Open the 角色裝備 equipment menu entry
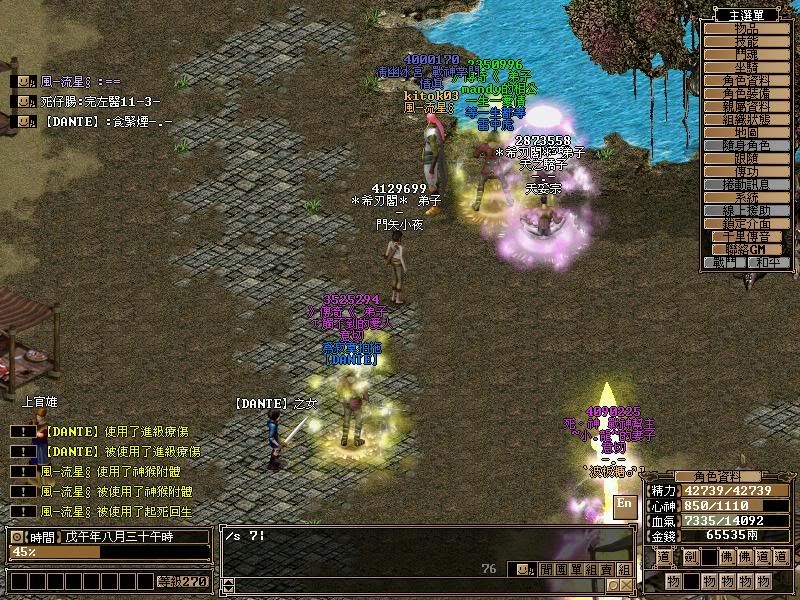The width and height of the screenshot is (800, 600). tap(747, 93)
